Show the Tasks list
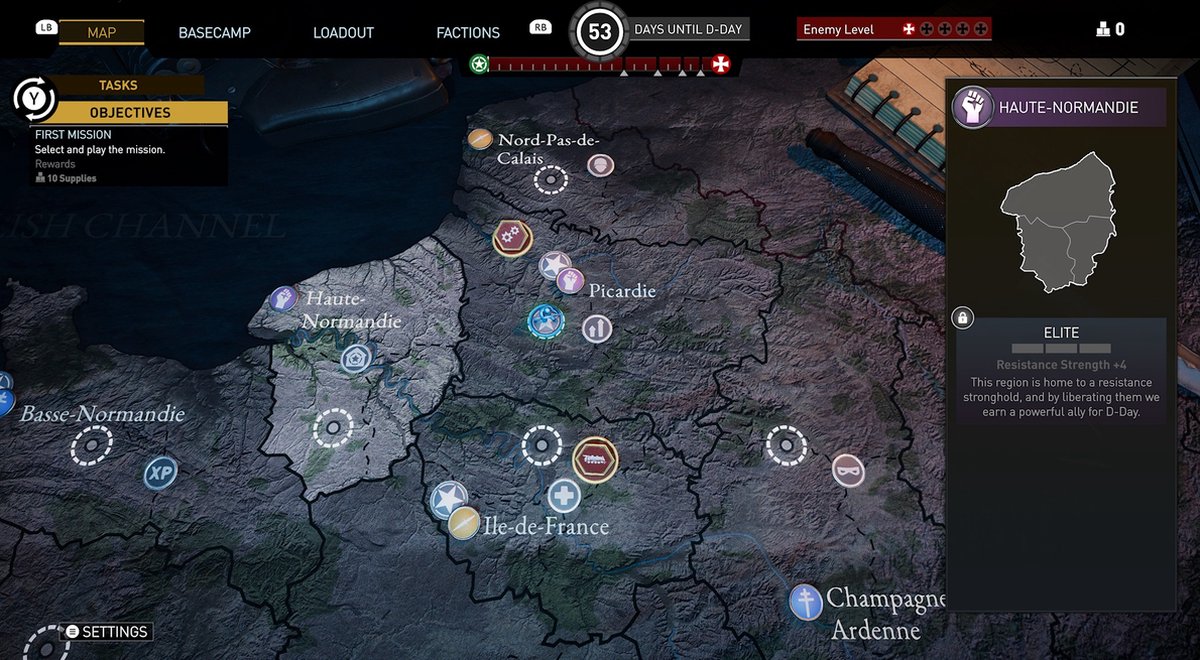 [118, 86]
